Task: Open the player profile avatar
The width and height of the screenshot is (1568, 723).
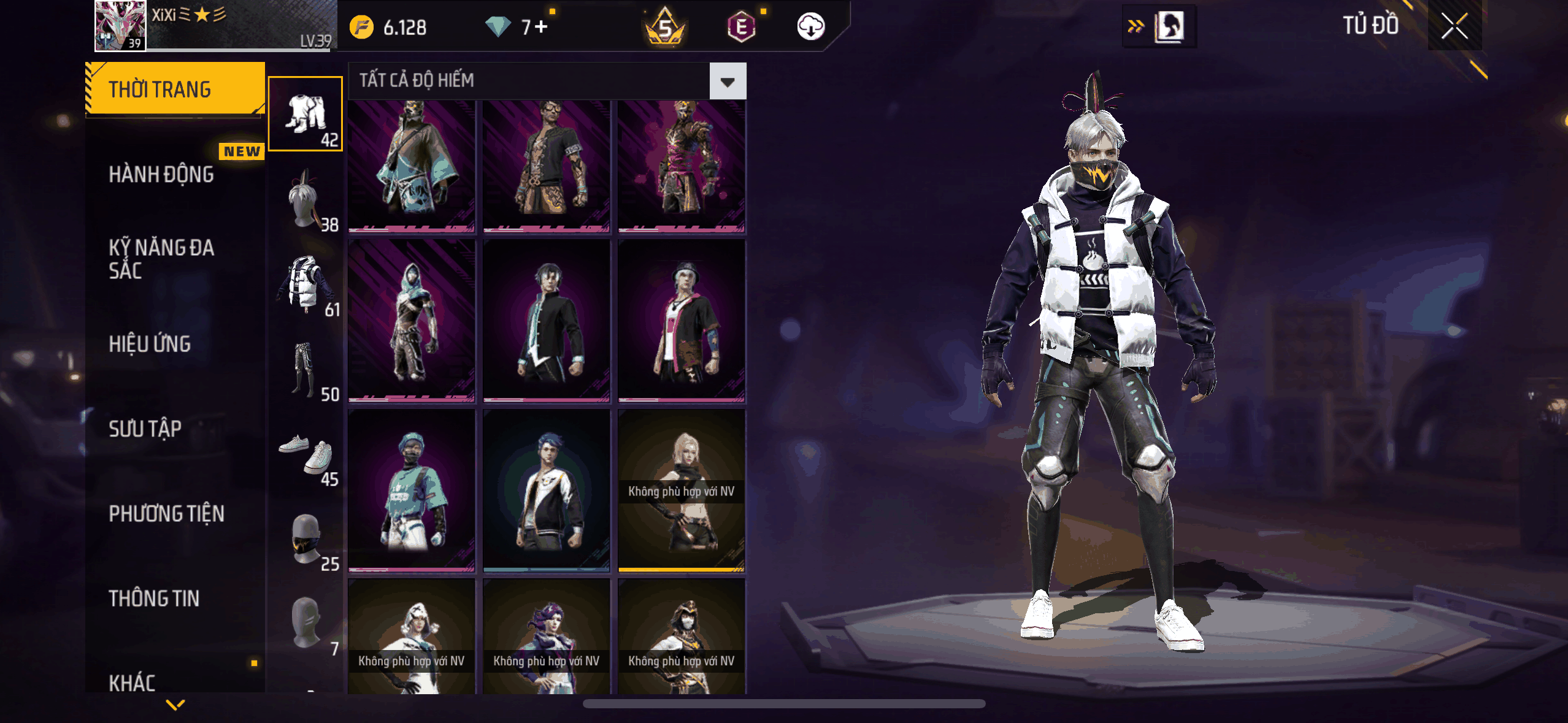Action: [x=120, y=26]
